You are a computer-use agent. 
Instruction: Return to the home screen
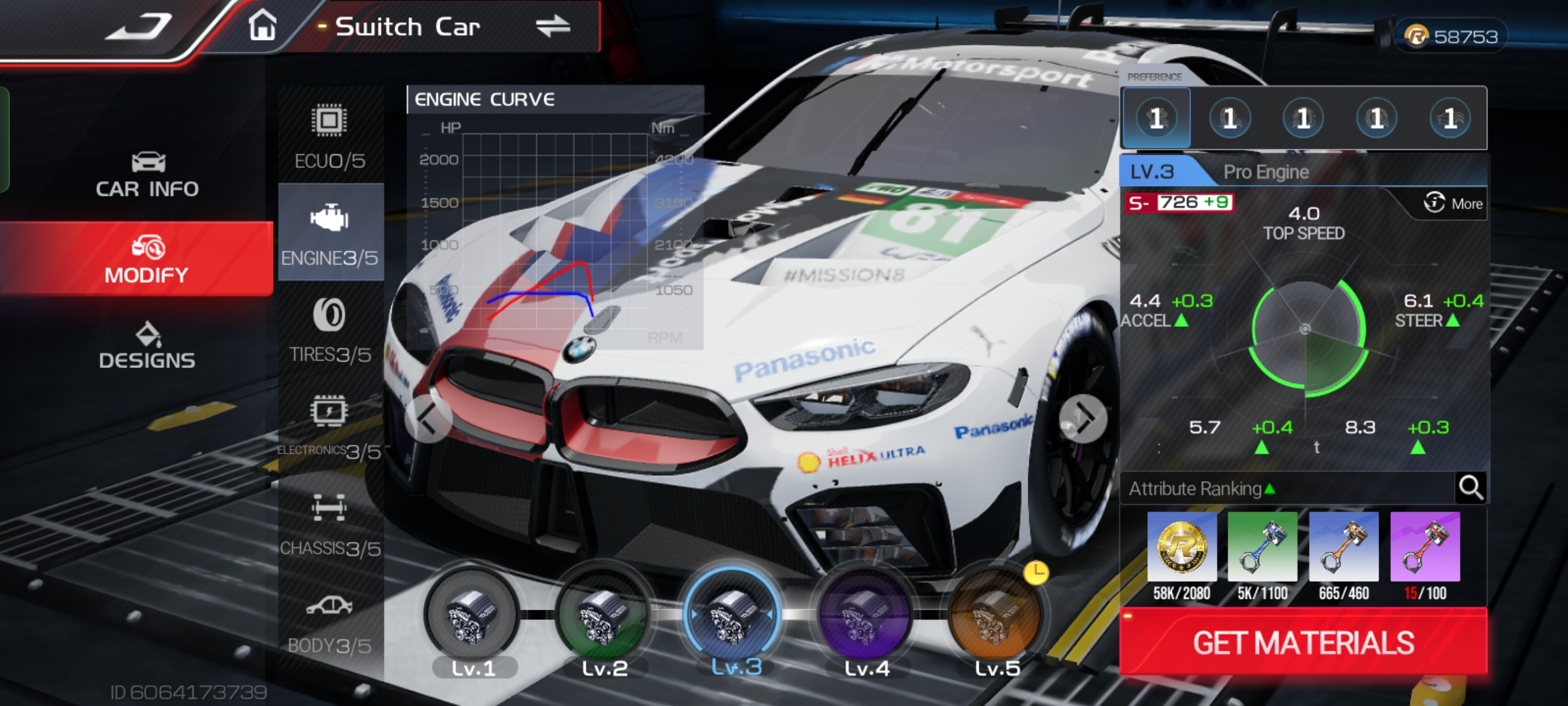tap(263, 27)
